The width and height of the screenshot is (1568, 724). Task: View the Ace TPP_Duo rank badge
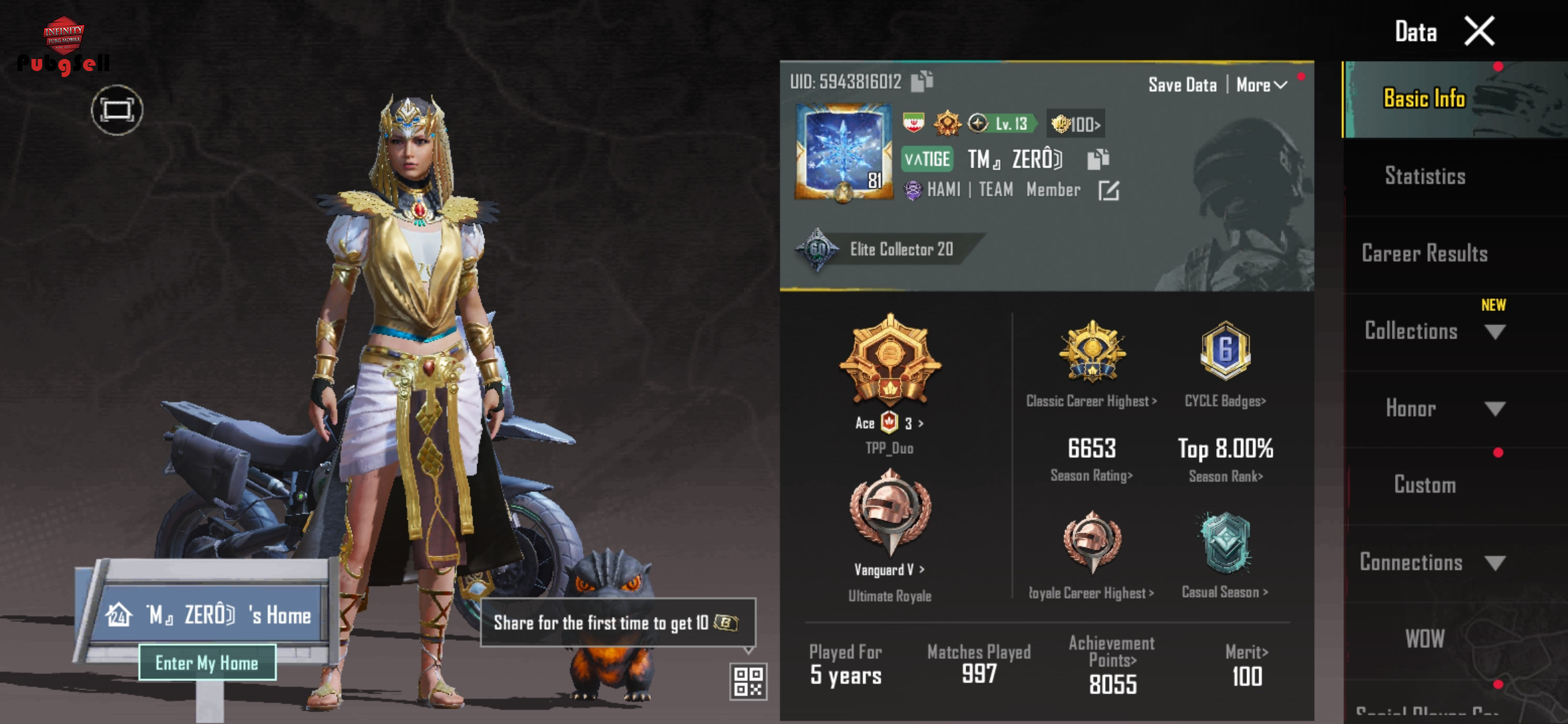890,362
